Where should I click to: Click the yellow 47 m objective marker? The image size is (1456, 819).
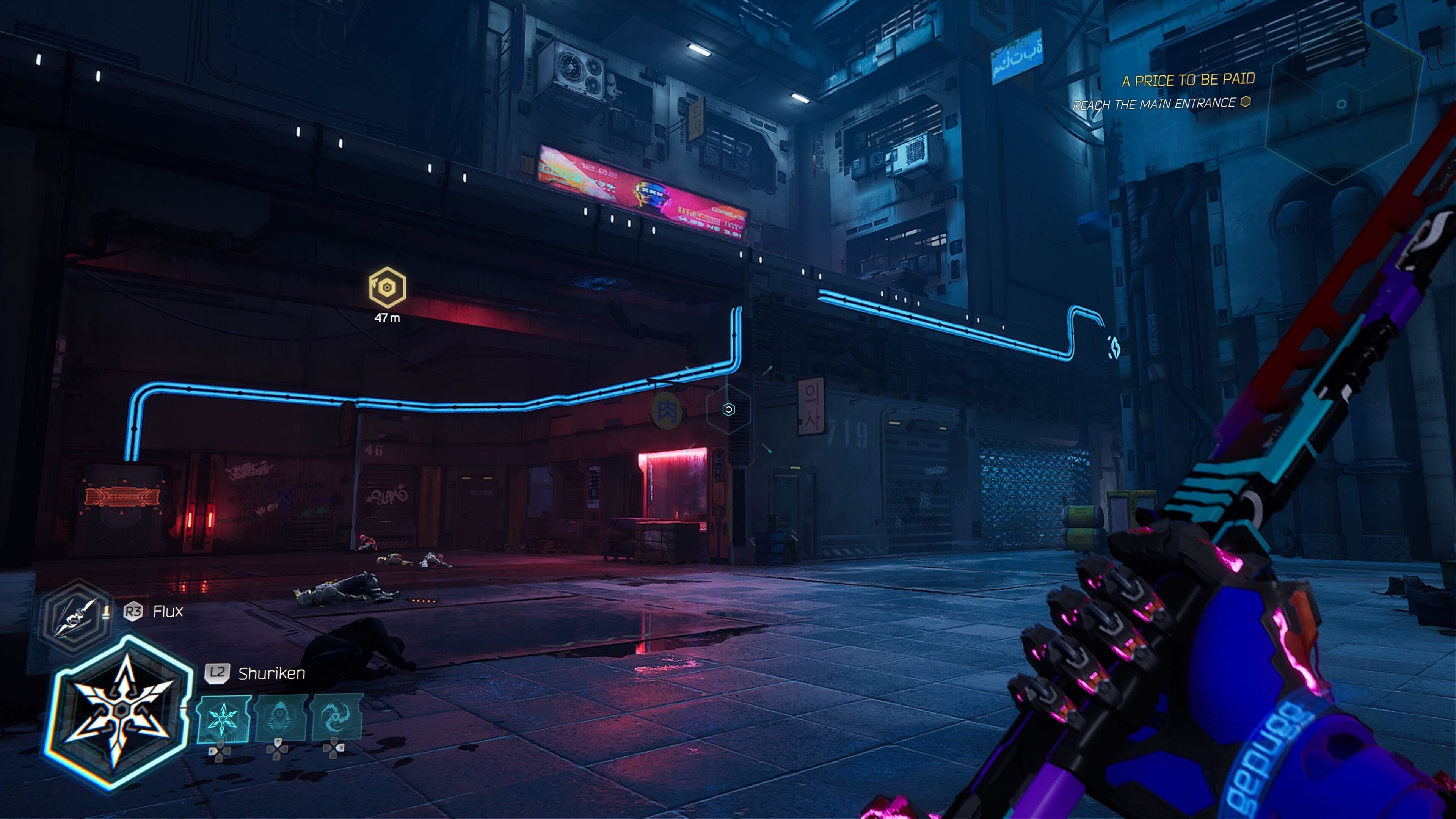(x=387, y=287)
